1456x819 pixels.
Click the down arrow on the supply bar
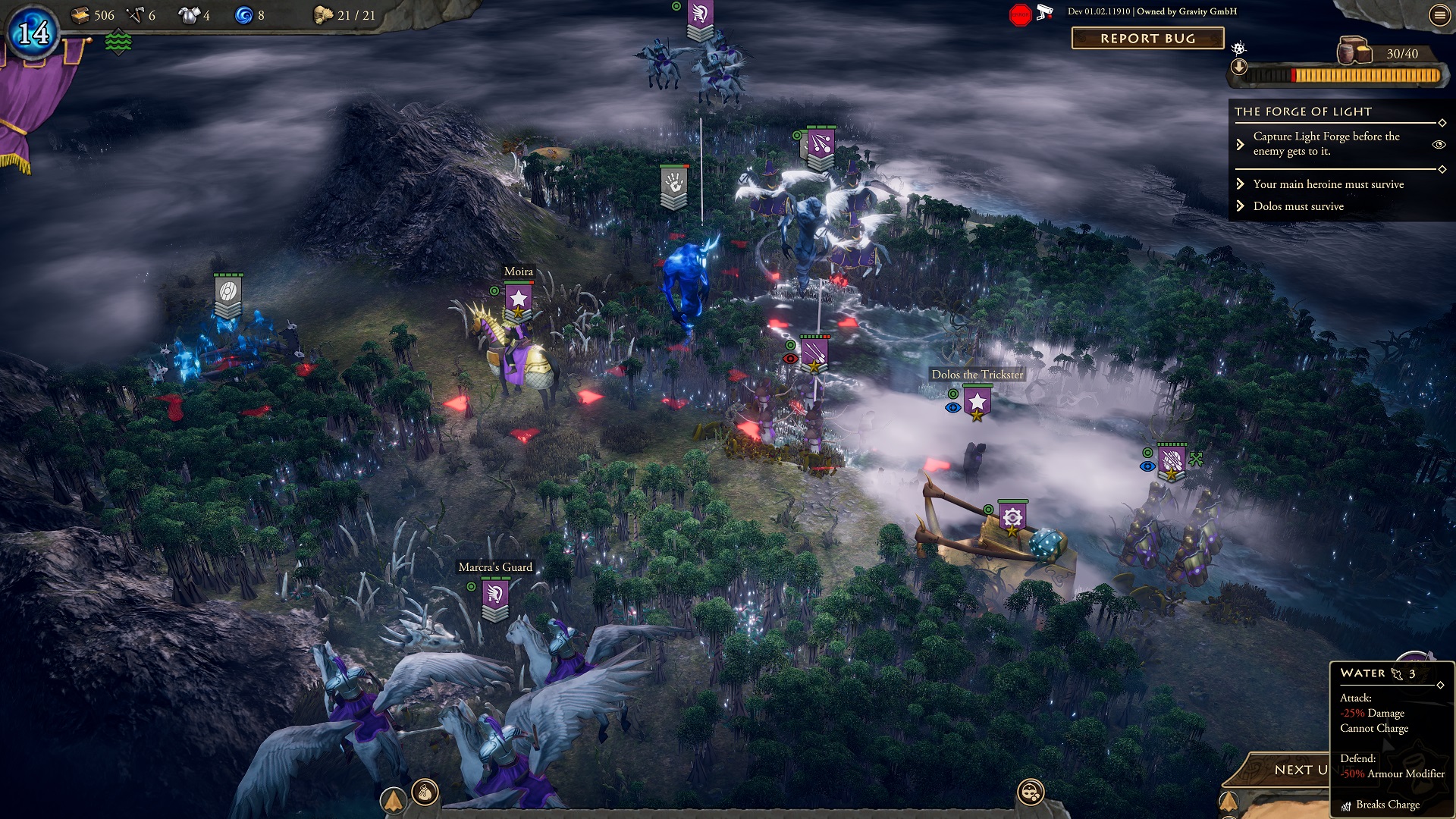(1238, 67)
